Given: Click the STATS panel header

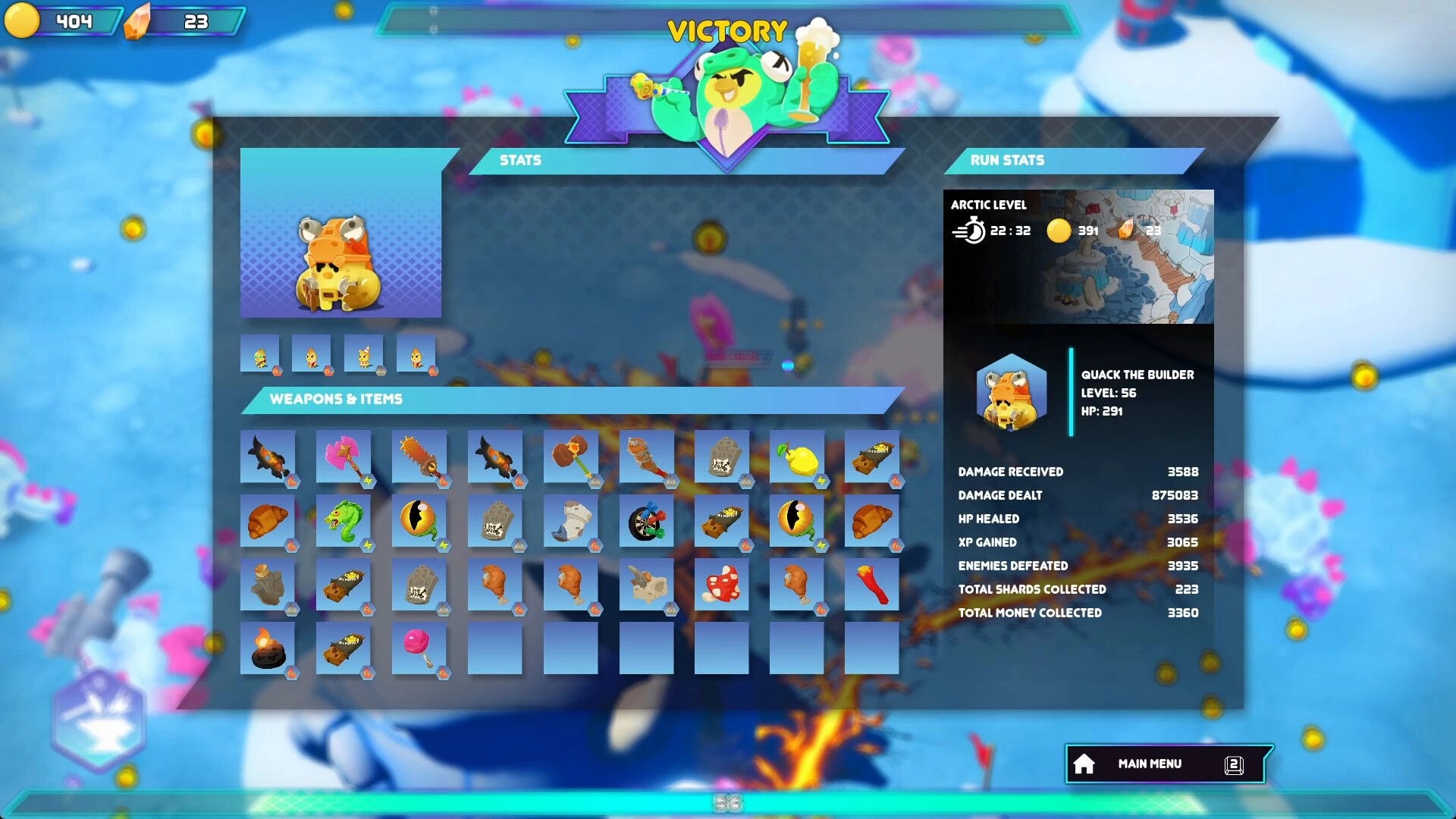Looking at the screenshot, I should point(520,160).
